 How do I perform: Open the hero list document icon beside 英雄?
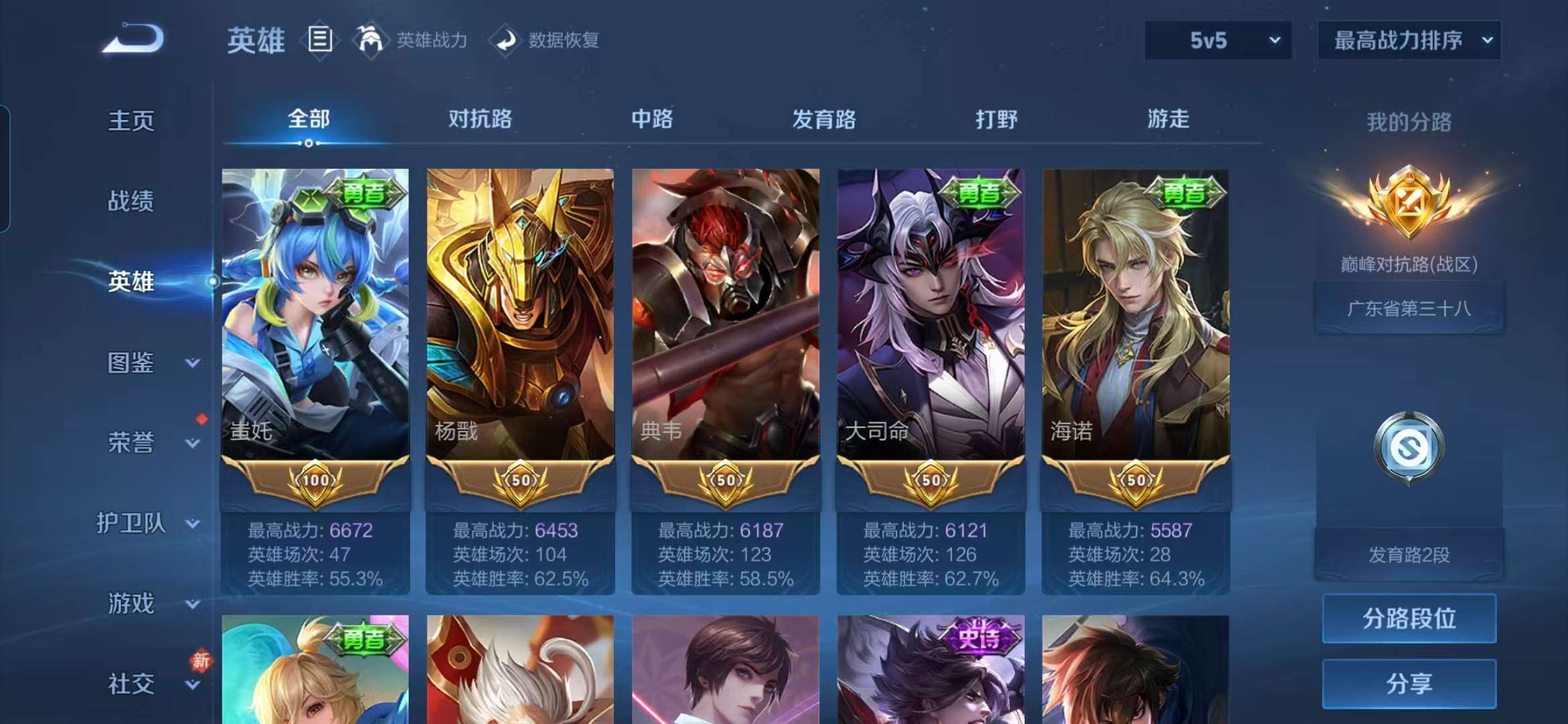pyautogui.click(x=320, y=39)
